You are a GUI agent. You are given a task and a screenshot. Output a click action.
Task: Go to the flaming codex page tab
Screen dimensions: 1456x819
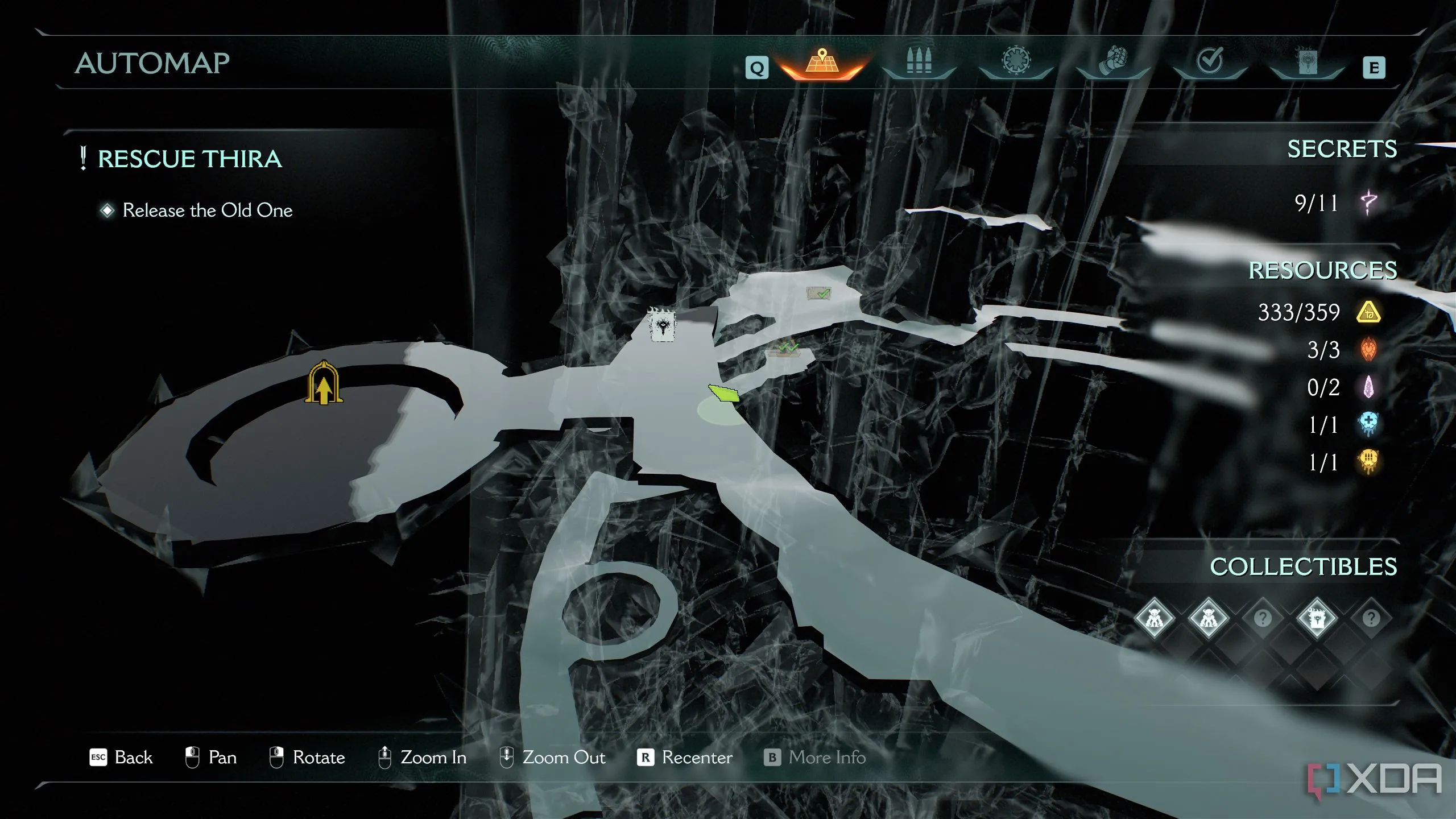[x=1306, y=61]
